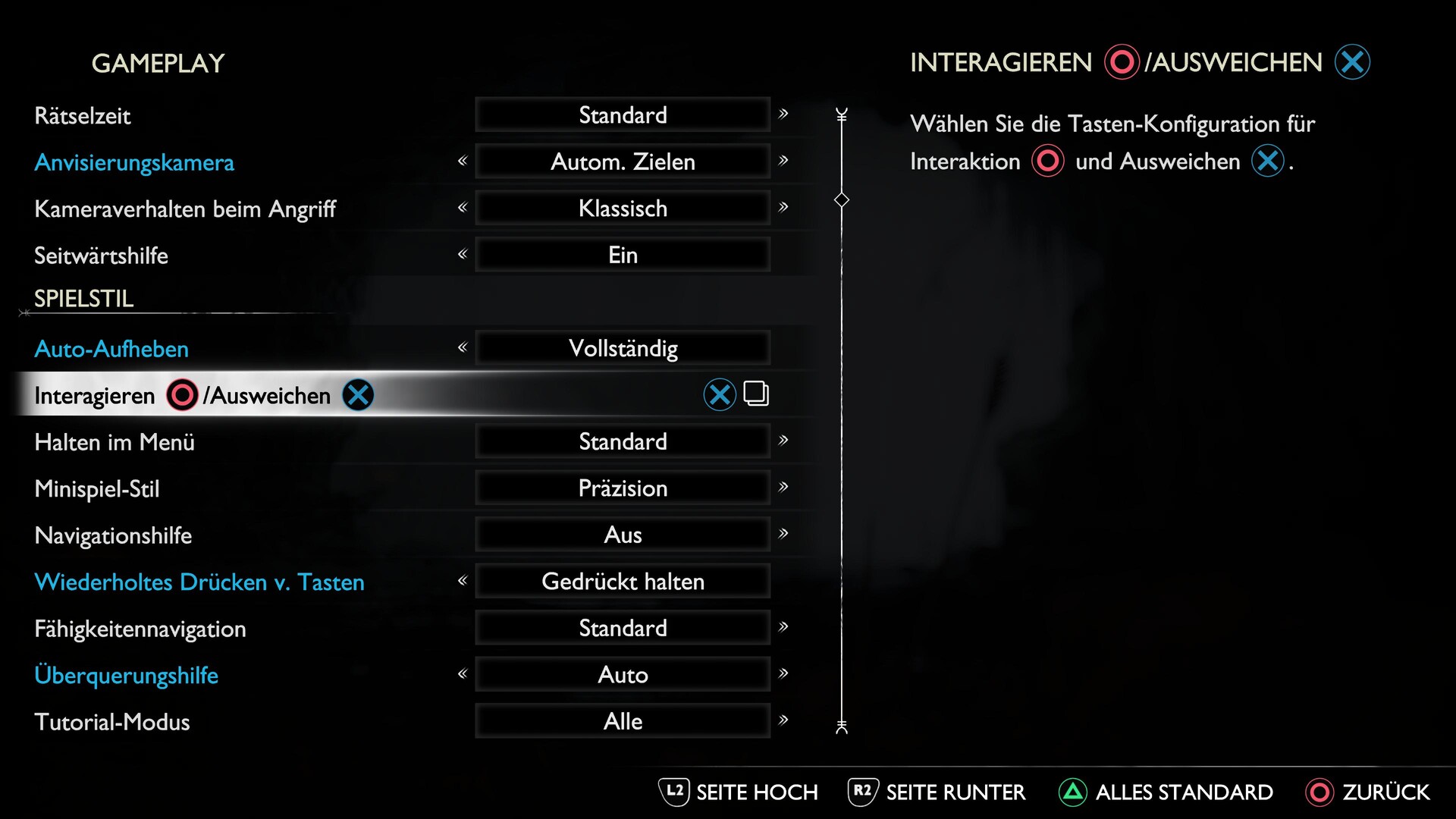This screenshot has width=1456, height=819.
Task: Open the Halten im Menü setting
Action: coord(115,442)
